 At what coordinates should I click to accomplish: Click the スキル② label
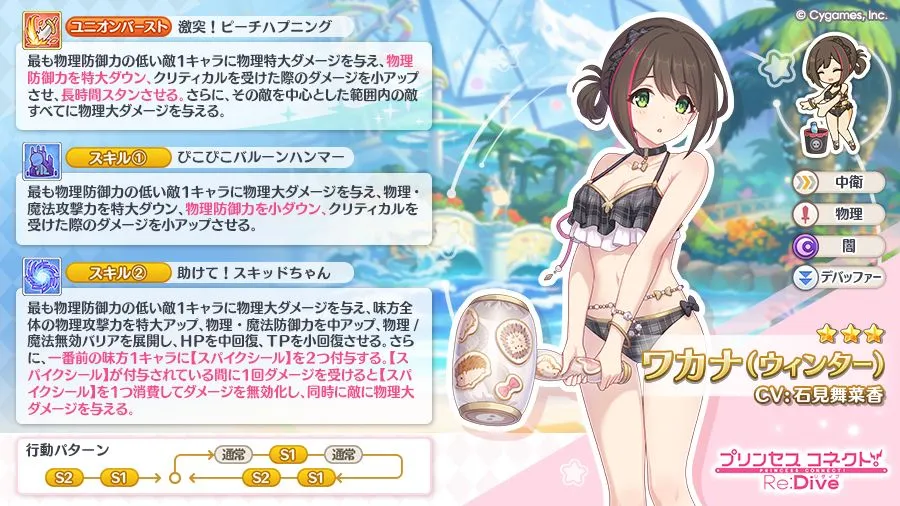105,272
